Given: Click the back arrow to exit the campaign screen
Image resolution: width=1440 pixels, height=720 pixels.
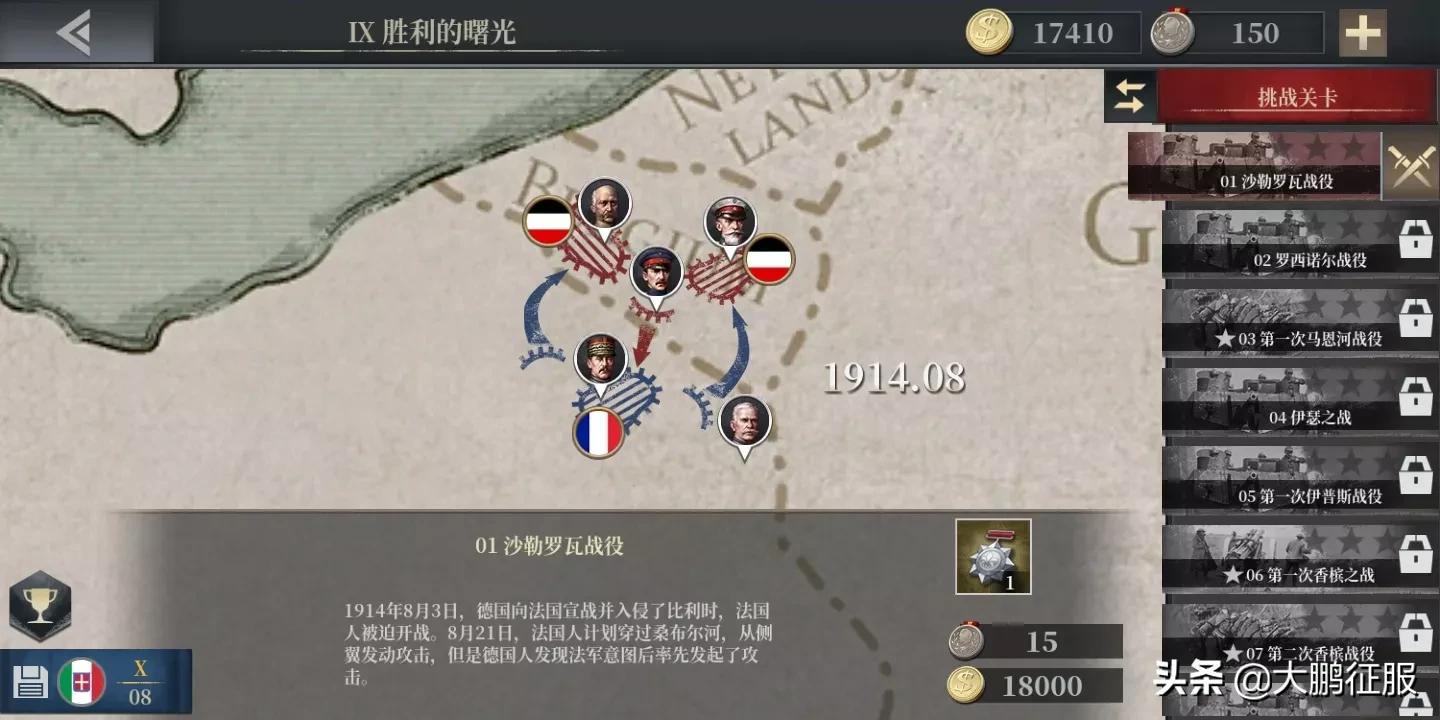Looking at the screenshot, I should click(x=75, y=30).
